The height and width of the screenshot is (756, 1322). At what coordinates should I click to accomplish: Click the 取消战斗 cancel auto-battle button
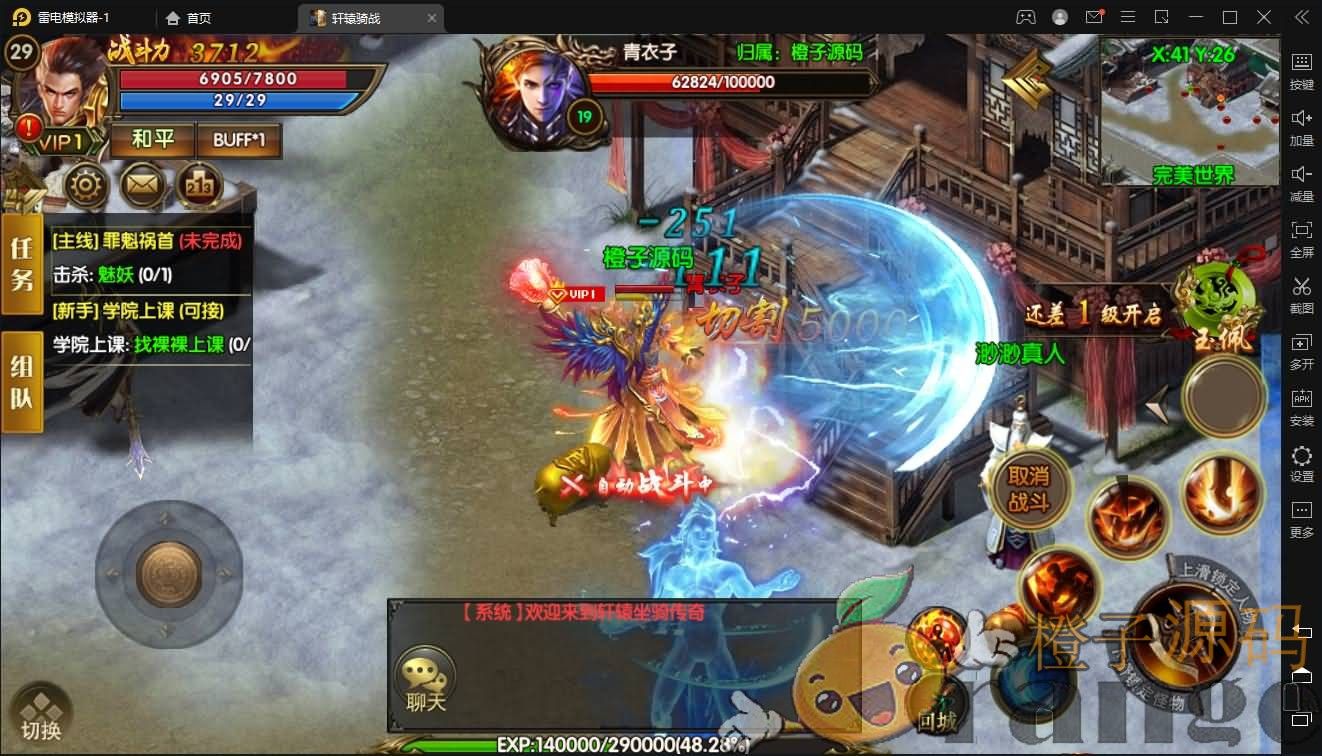(x=1027, y=490)
